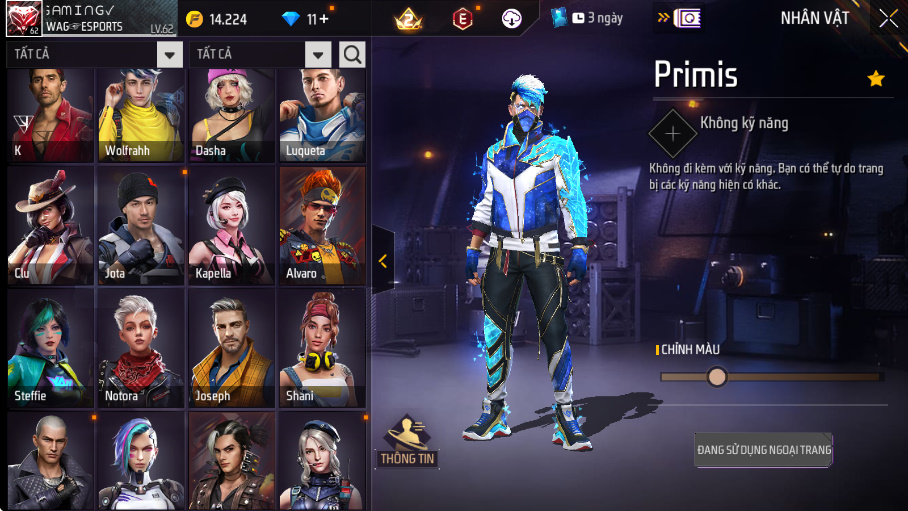Select the Clu character card
The height and width of the screenshot is (511, 908).
click(50, 225)
